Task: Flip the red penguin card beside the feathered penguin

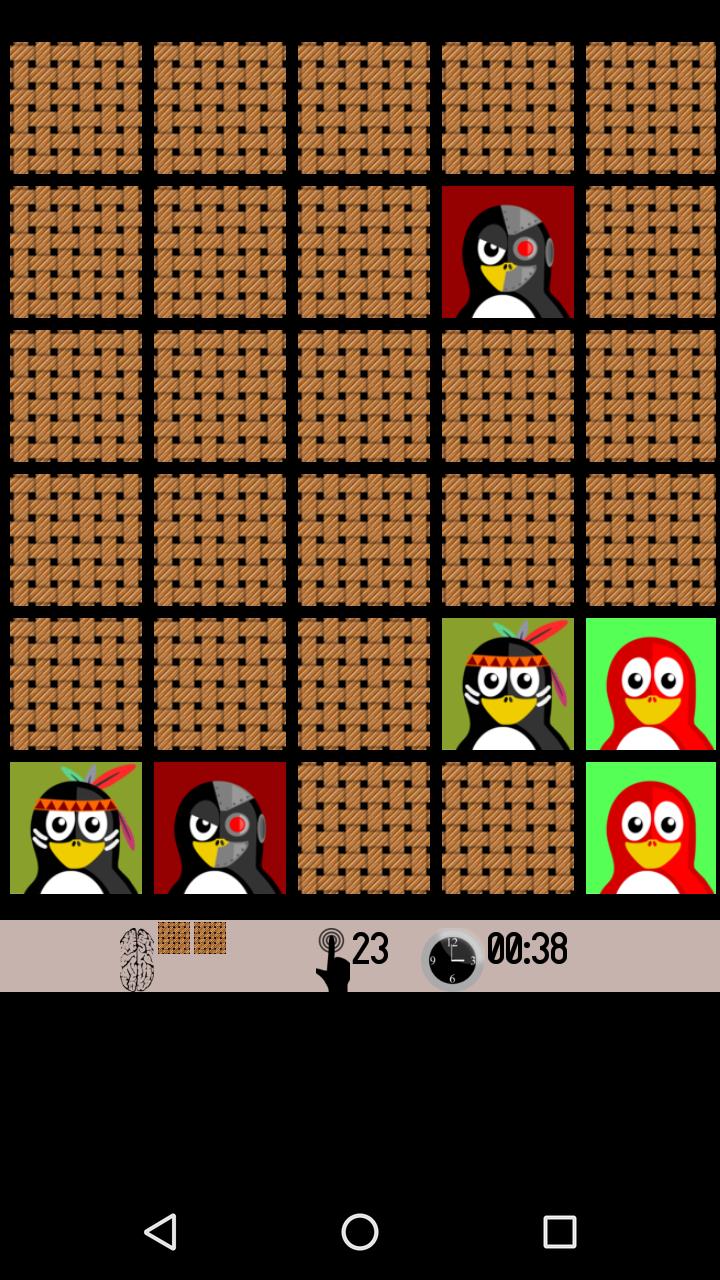Action: pos(651,684)
